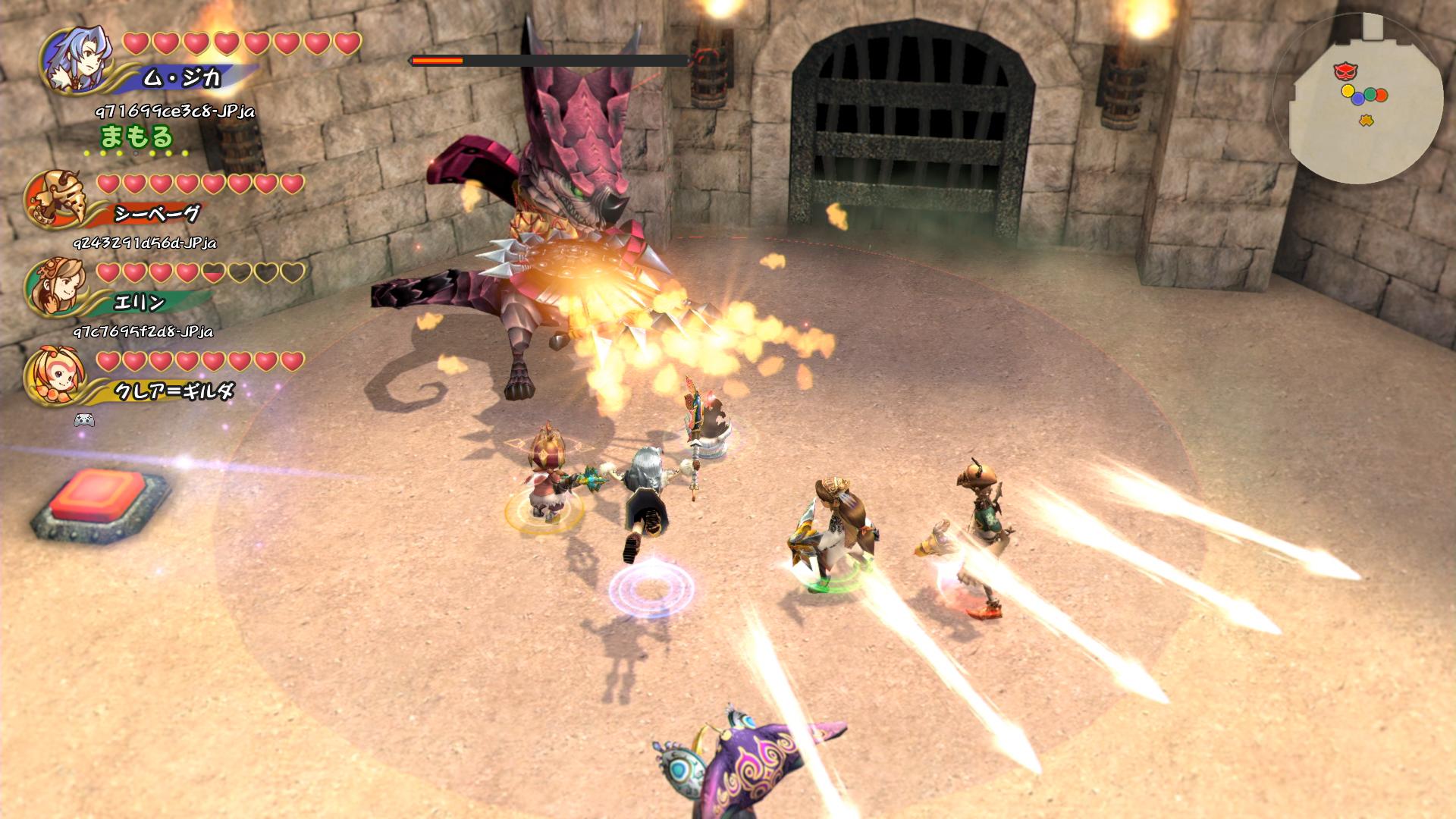Image resolution: width=1456 pixels, height=819 pixels.
Task: Click the まもる command label
Action: pos(136,137)
